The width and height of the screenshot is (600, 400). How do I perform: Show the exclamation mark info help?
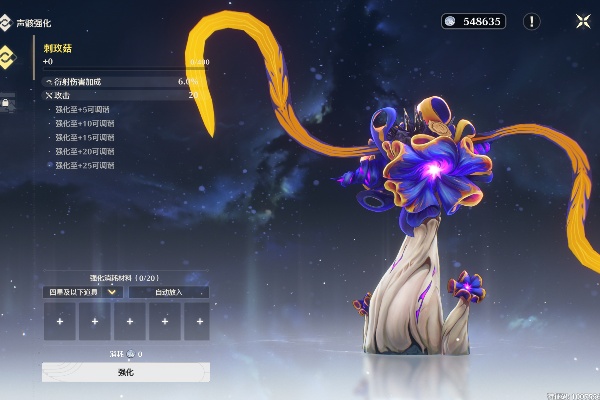click(532, 21)
